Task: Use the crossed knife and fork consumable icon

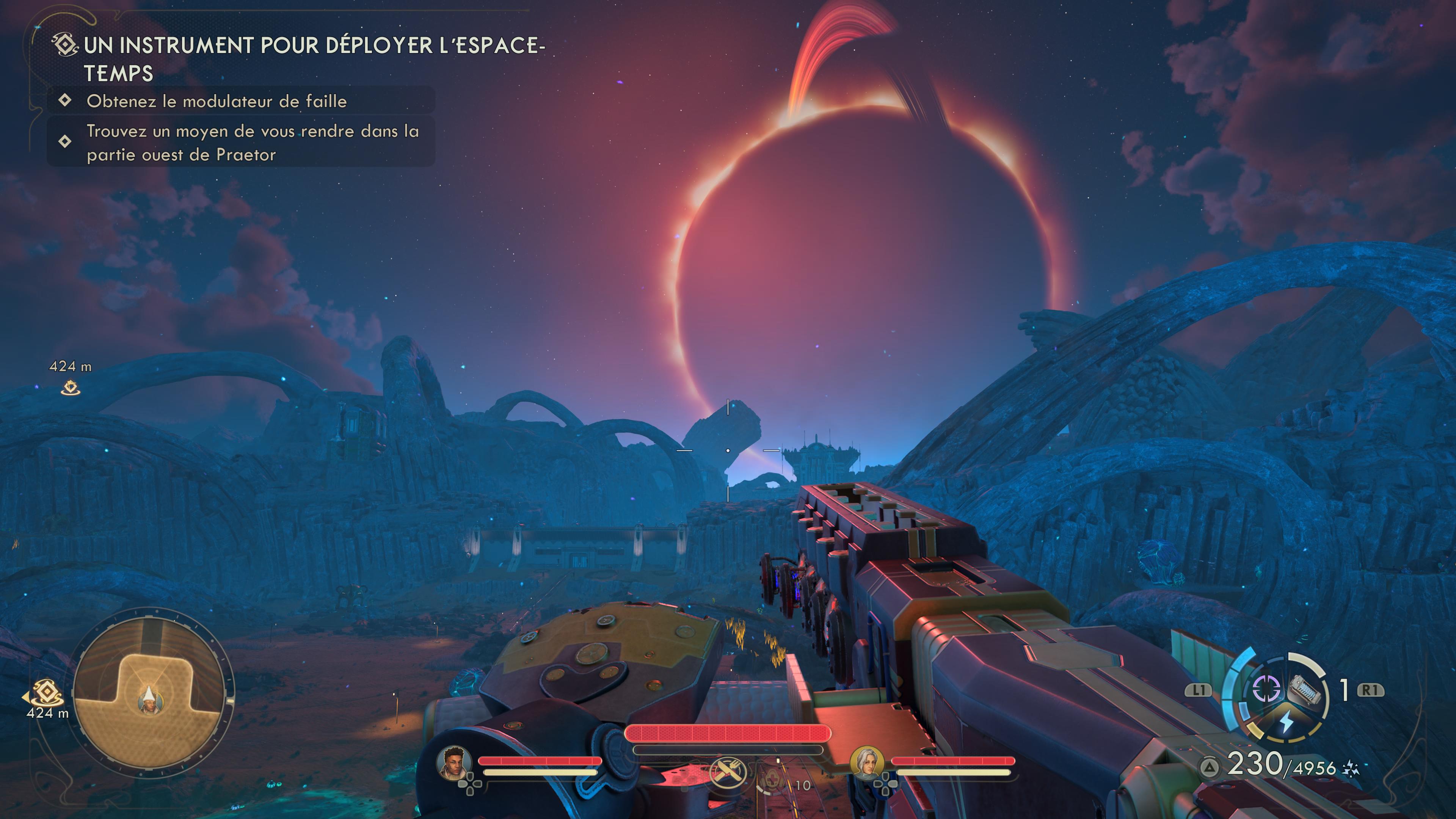Action: click(728, 773)
